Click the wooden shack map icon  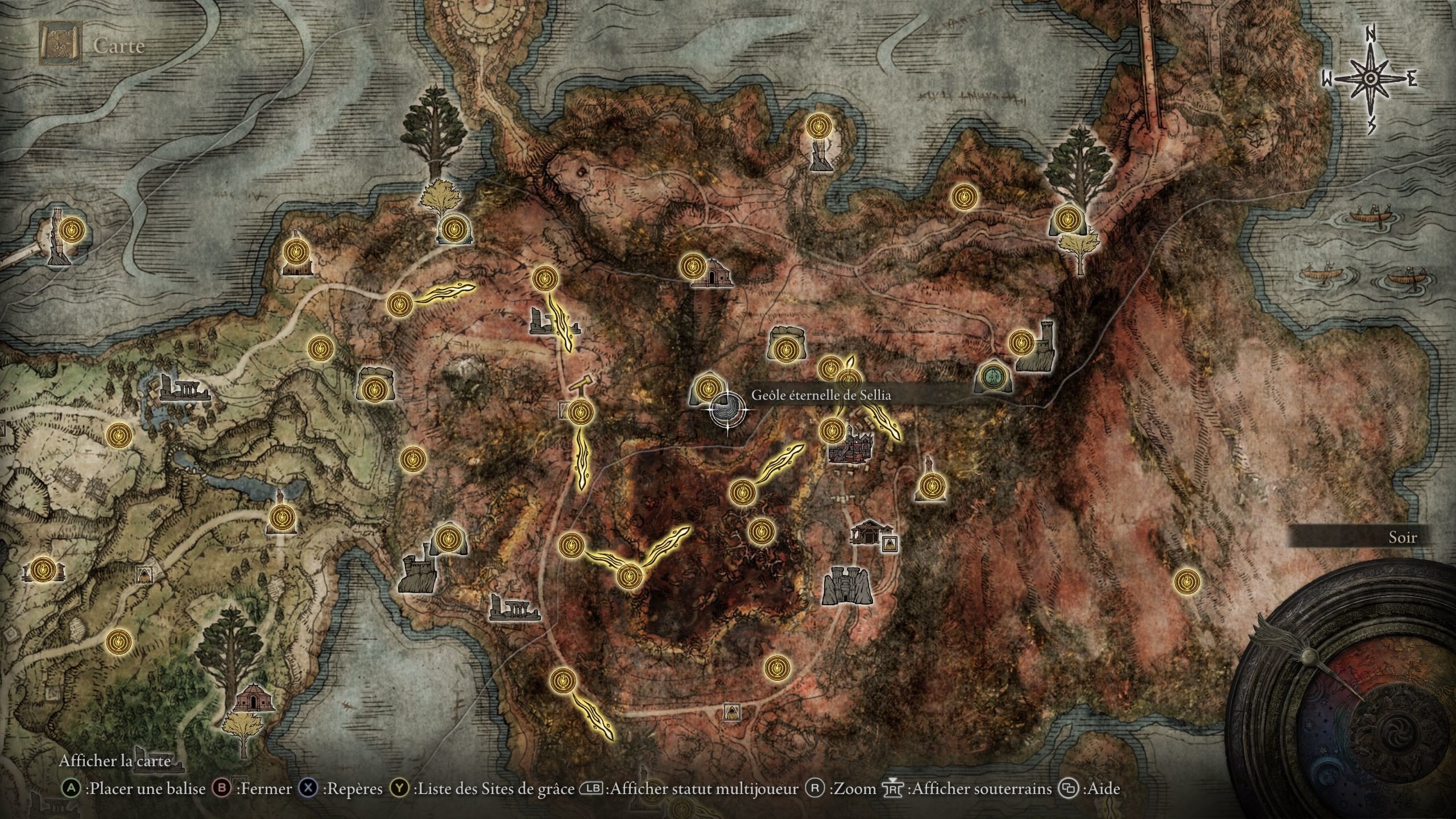[x=868, y=532]
